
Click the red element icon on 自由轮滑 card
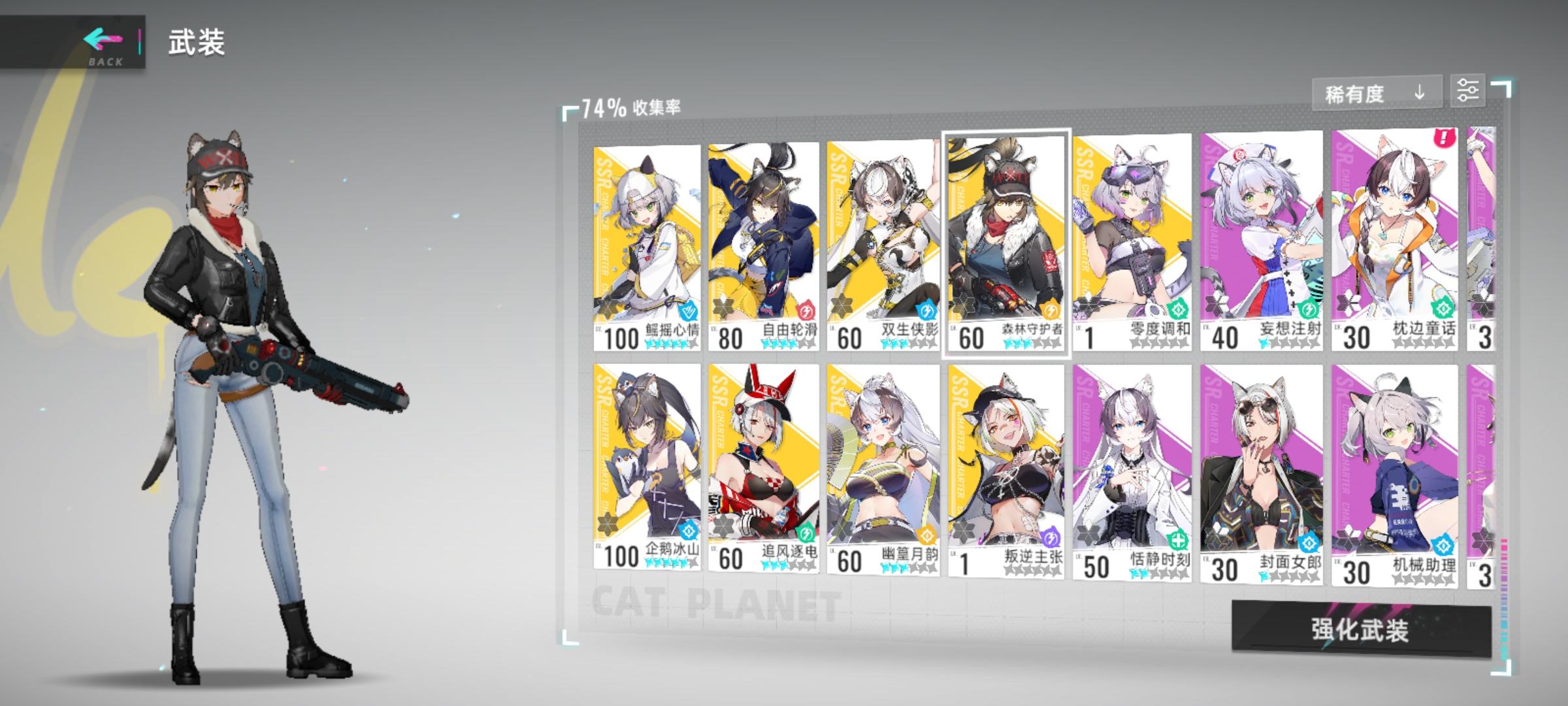point(807,309)
